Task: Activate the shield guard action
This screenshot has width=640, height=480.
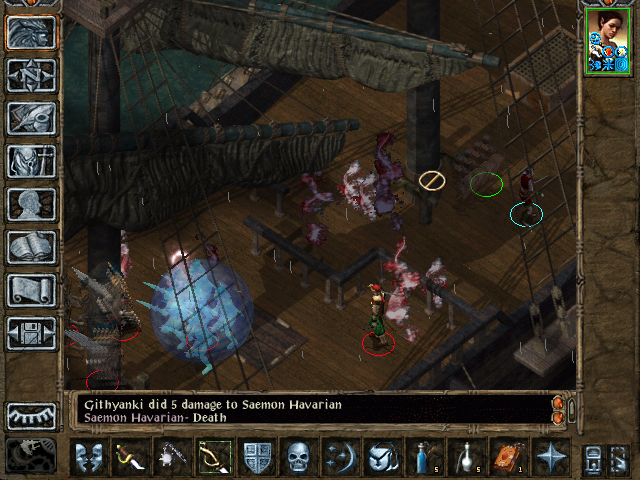Action: click(257, 456)
